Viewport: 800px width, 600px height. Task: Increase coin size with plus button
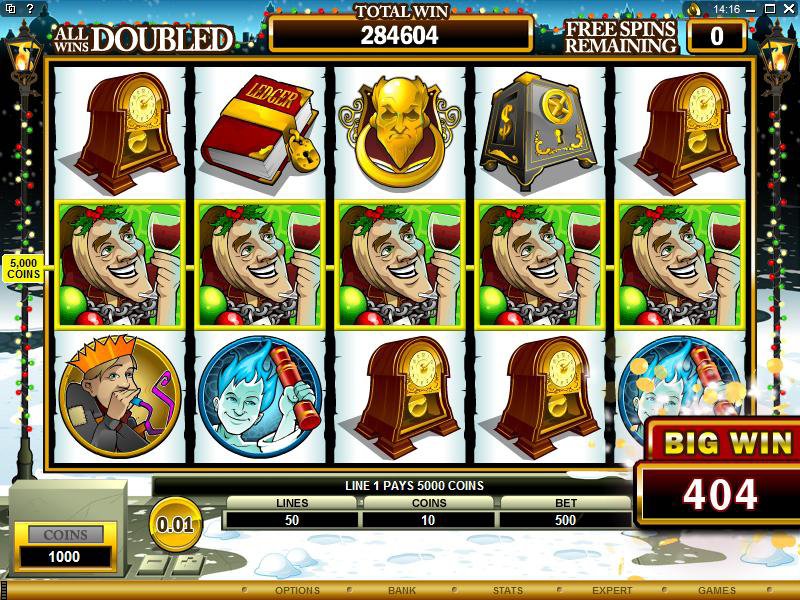coord(187,564)
